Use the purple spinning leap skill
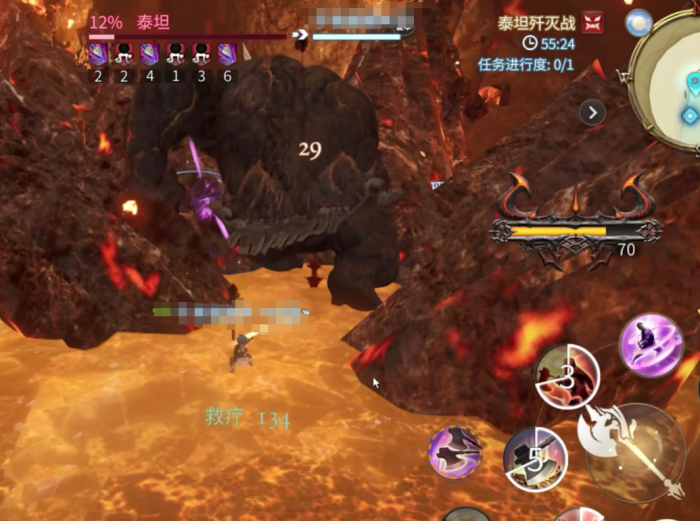 pyautogui.click(x=651, y=345)
